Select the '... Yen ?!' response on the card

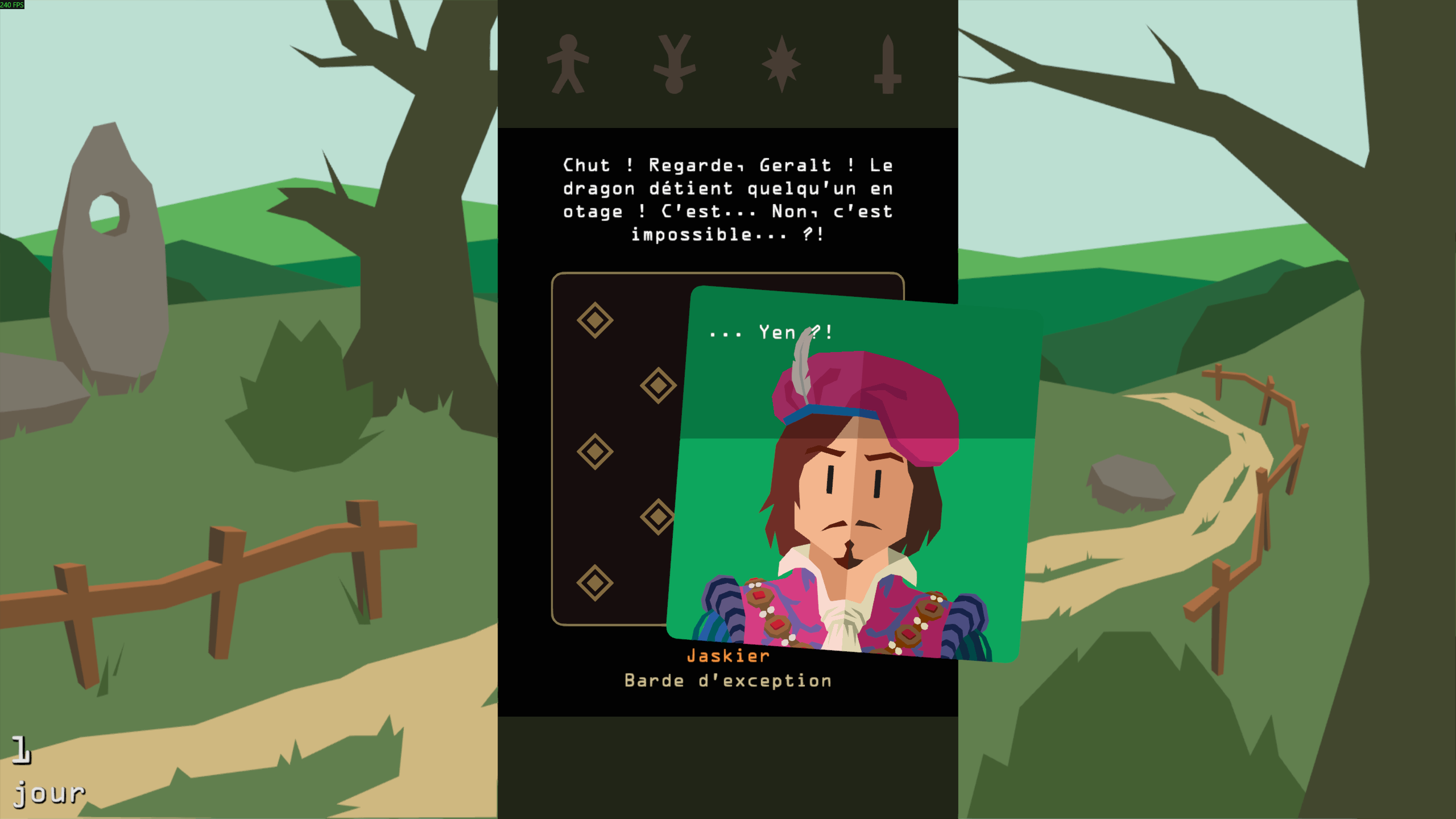(771, 334)
